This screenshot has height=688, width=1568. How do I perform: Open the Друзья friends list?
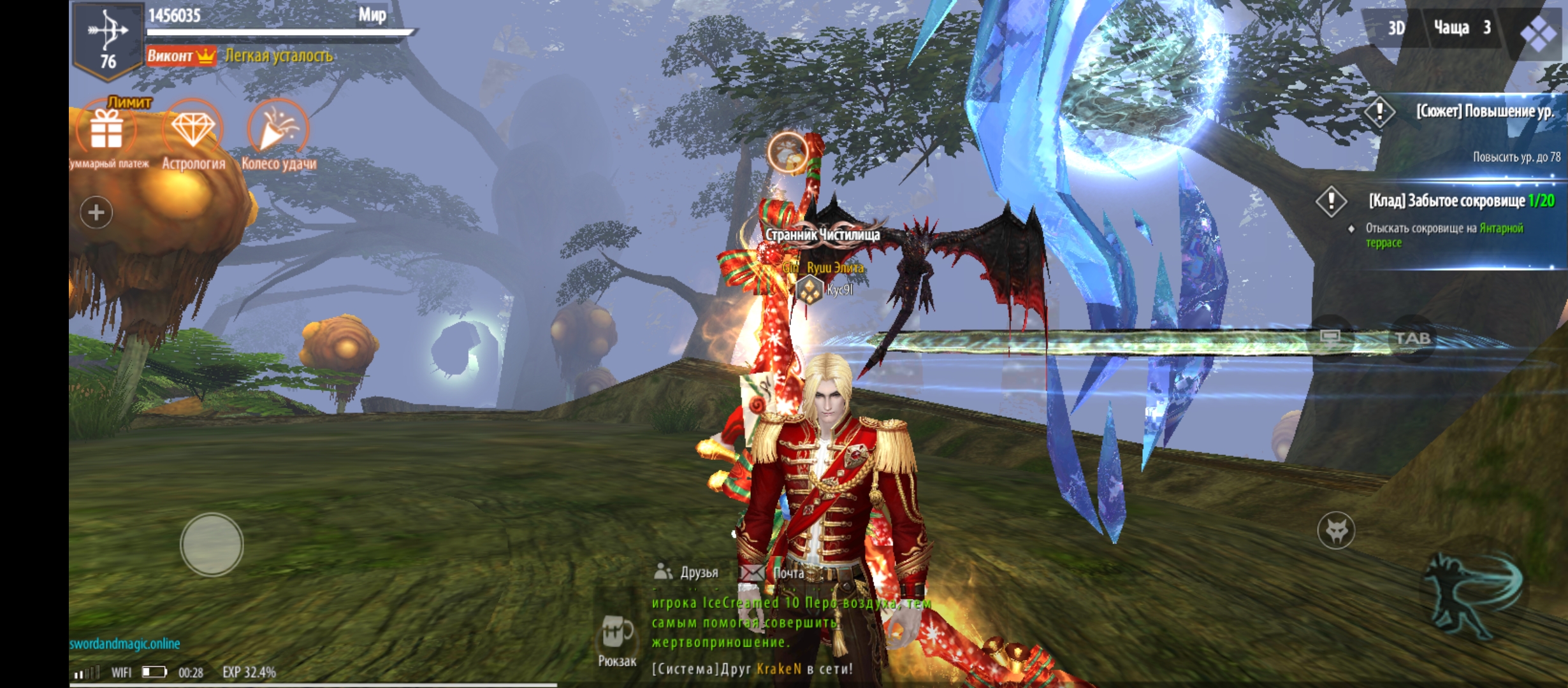(x=687, y=572)
